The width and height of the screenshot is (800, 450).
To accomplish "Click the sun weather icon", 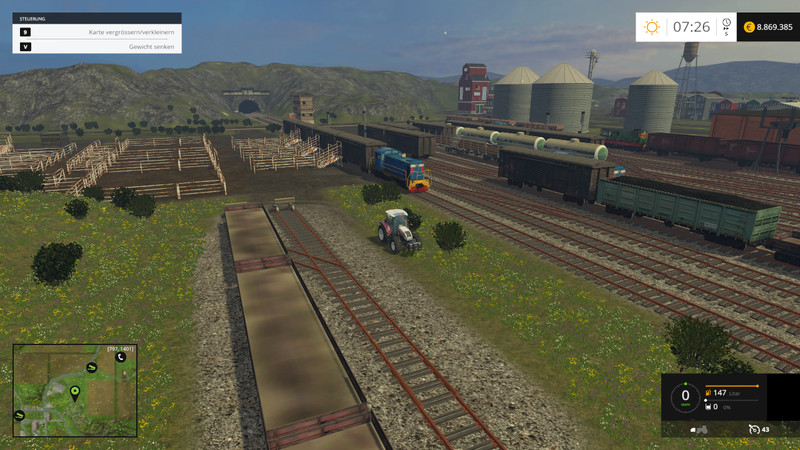I will 652,27.
